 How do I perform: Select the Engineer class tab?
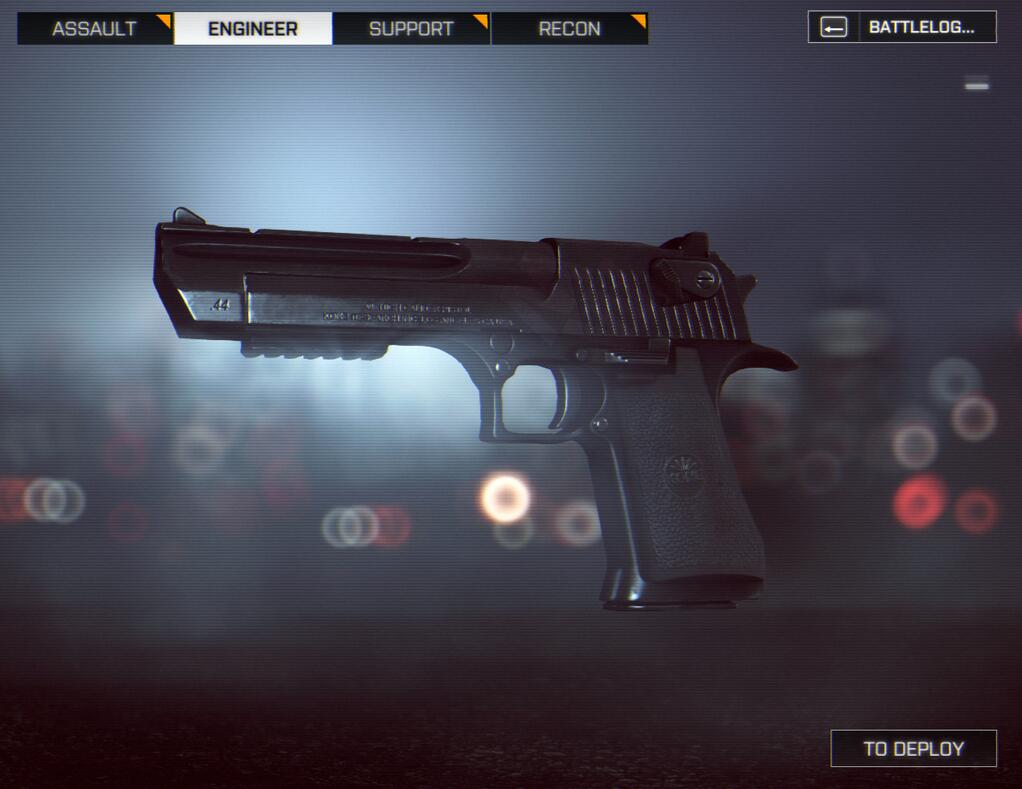pos(253,28)
